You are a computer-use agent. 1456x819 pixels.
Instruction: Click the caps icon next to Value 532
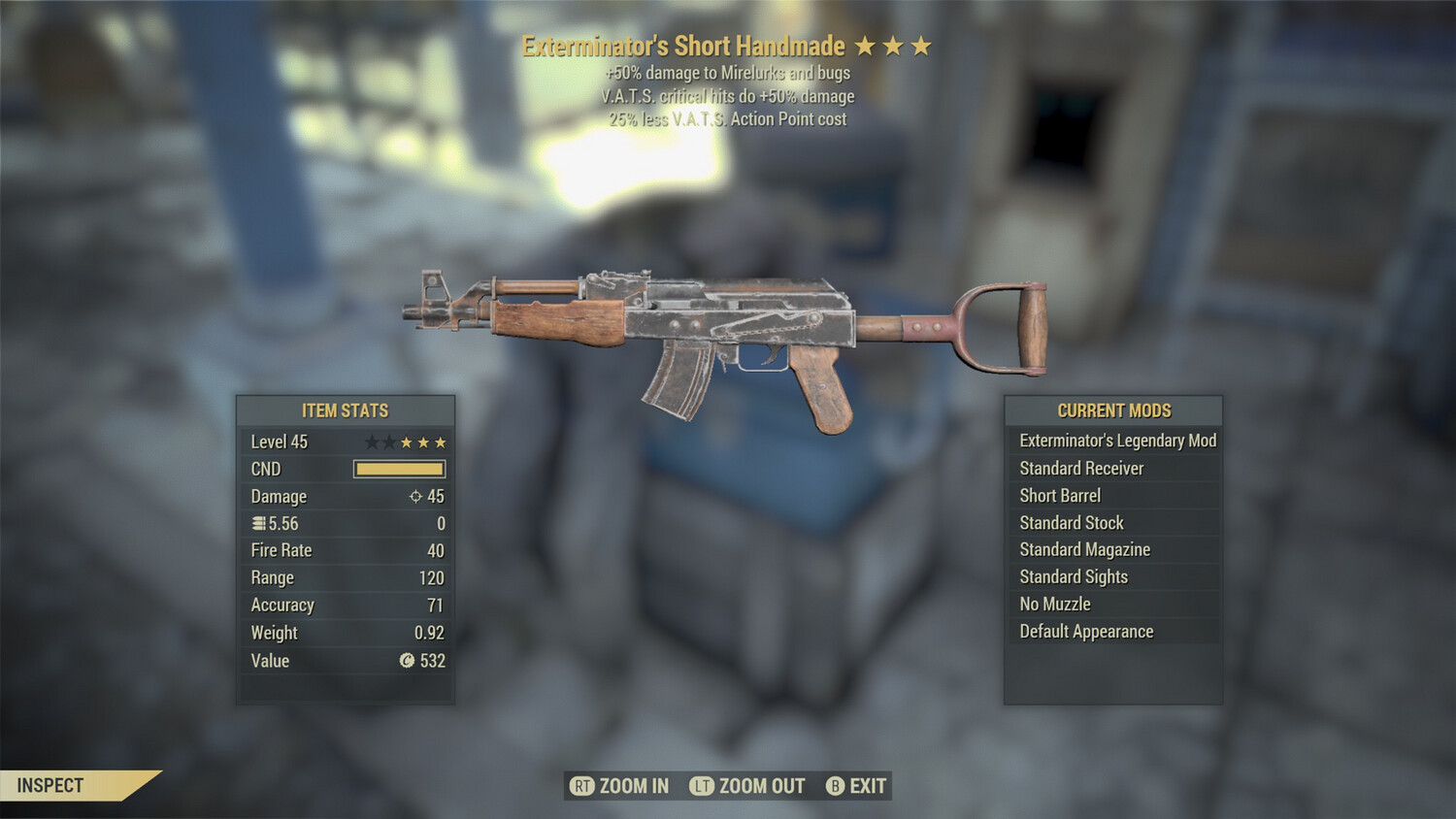(x=408, y=661)
